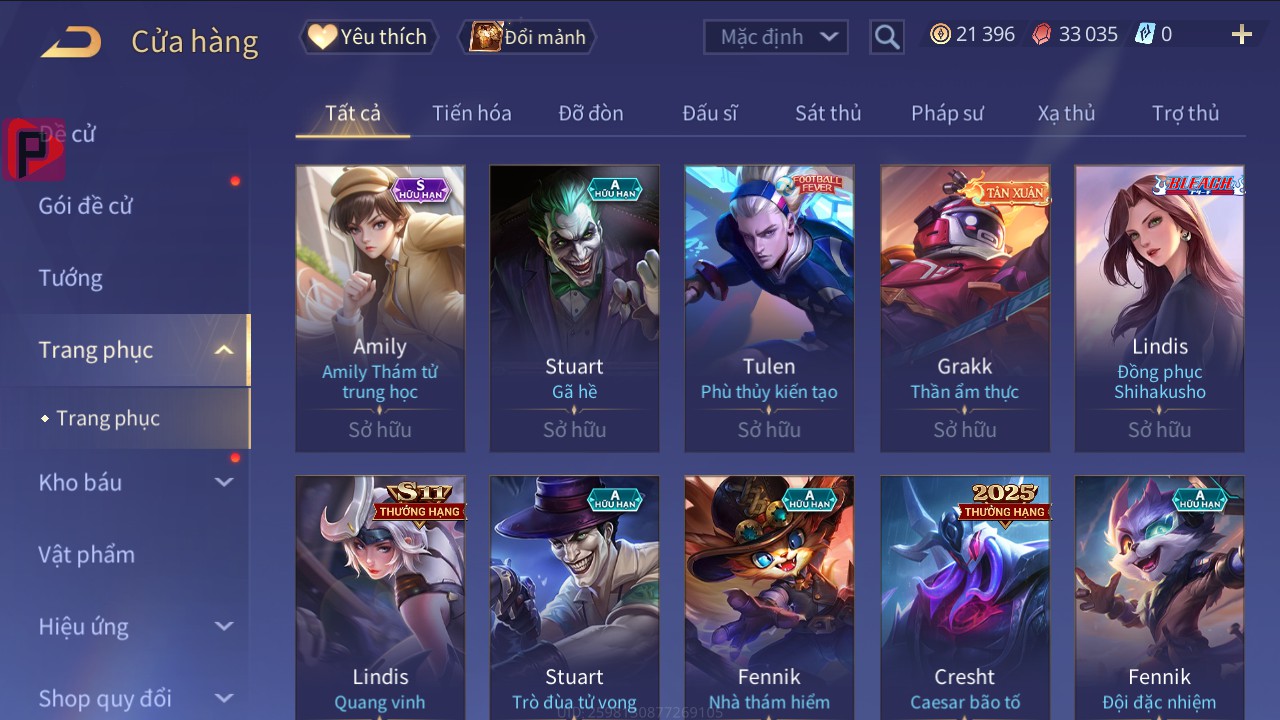1280x720 pixels.
Task: Select the Đấu sĩ category tab
Action: (x=710, y=113)
